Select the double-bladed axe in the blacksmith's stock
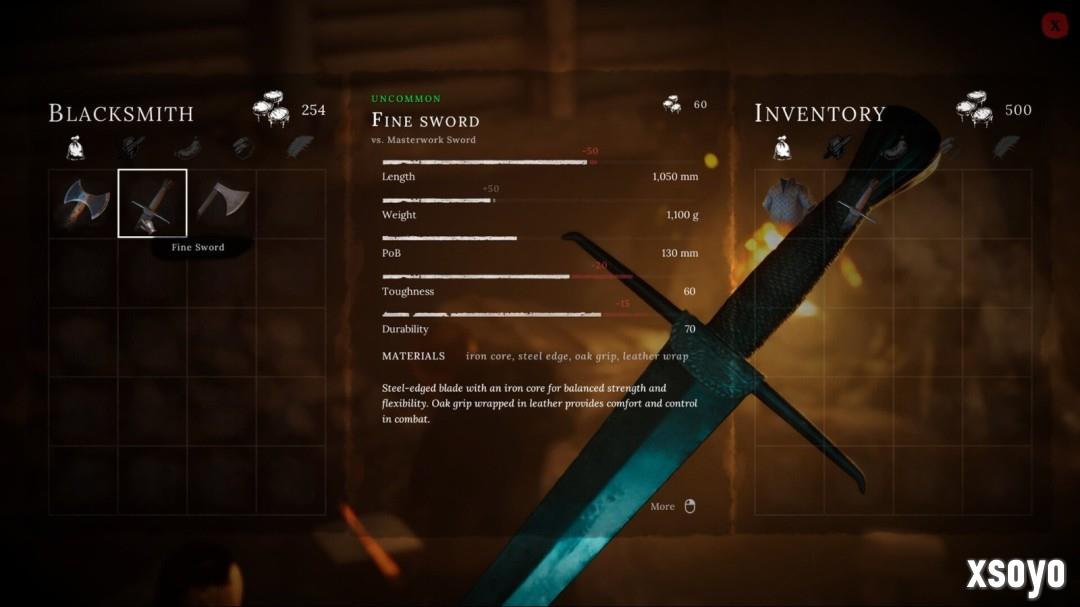 click(83, 203)
